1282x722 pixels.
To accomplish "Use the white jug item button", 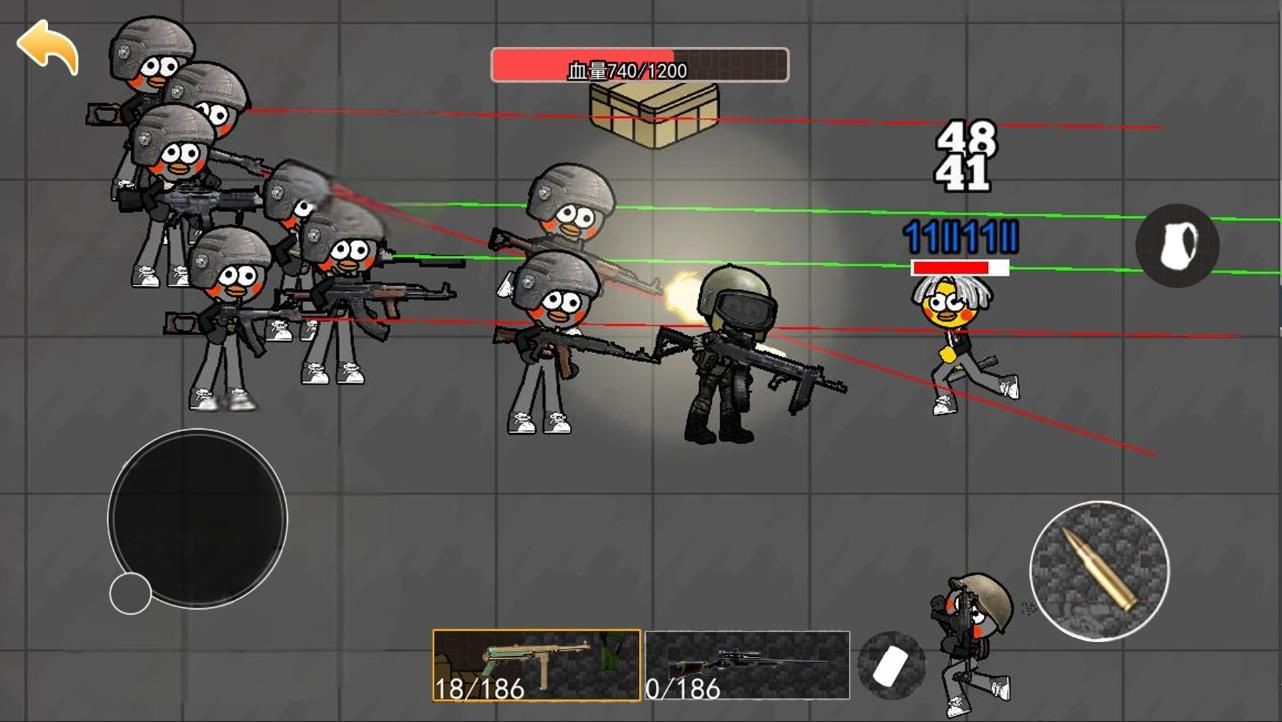I will click(x=1177, y=245).
